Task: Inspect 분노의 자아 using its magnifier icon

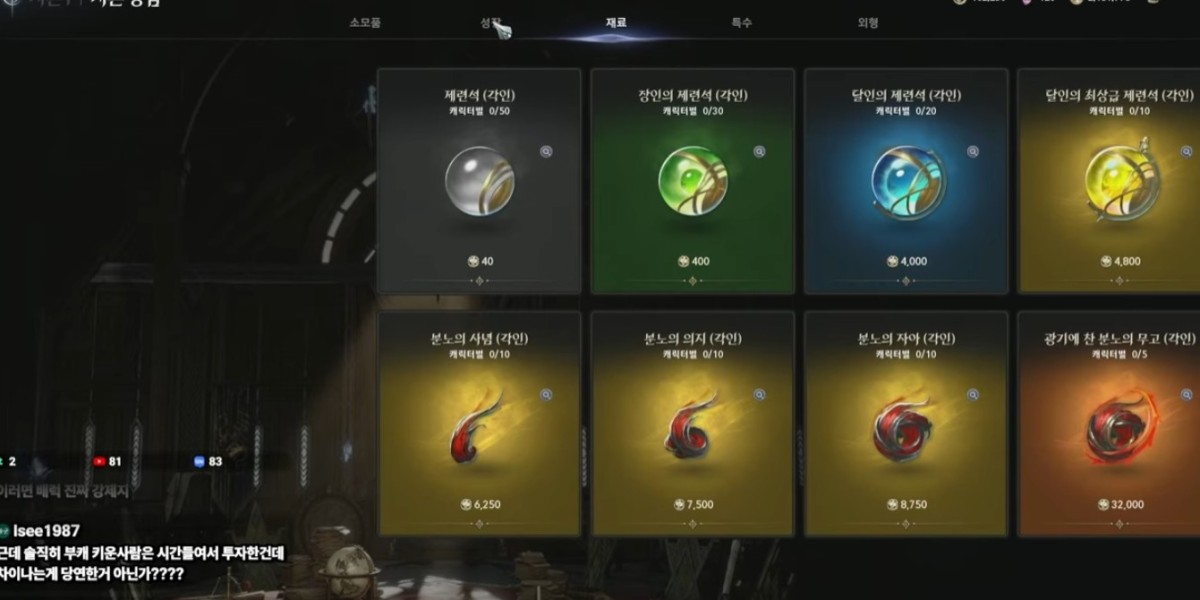Action: tap(972, 395)
